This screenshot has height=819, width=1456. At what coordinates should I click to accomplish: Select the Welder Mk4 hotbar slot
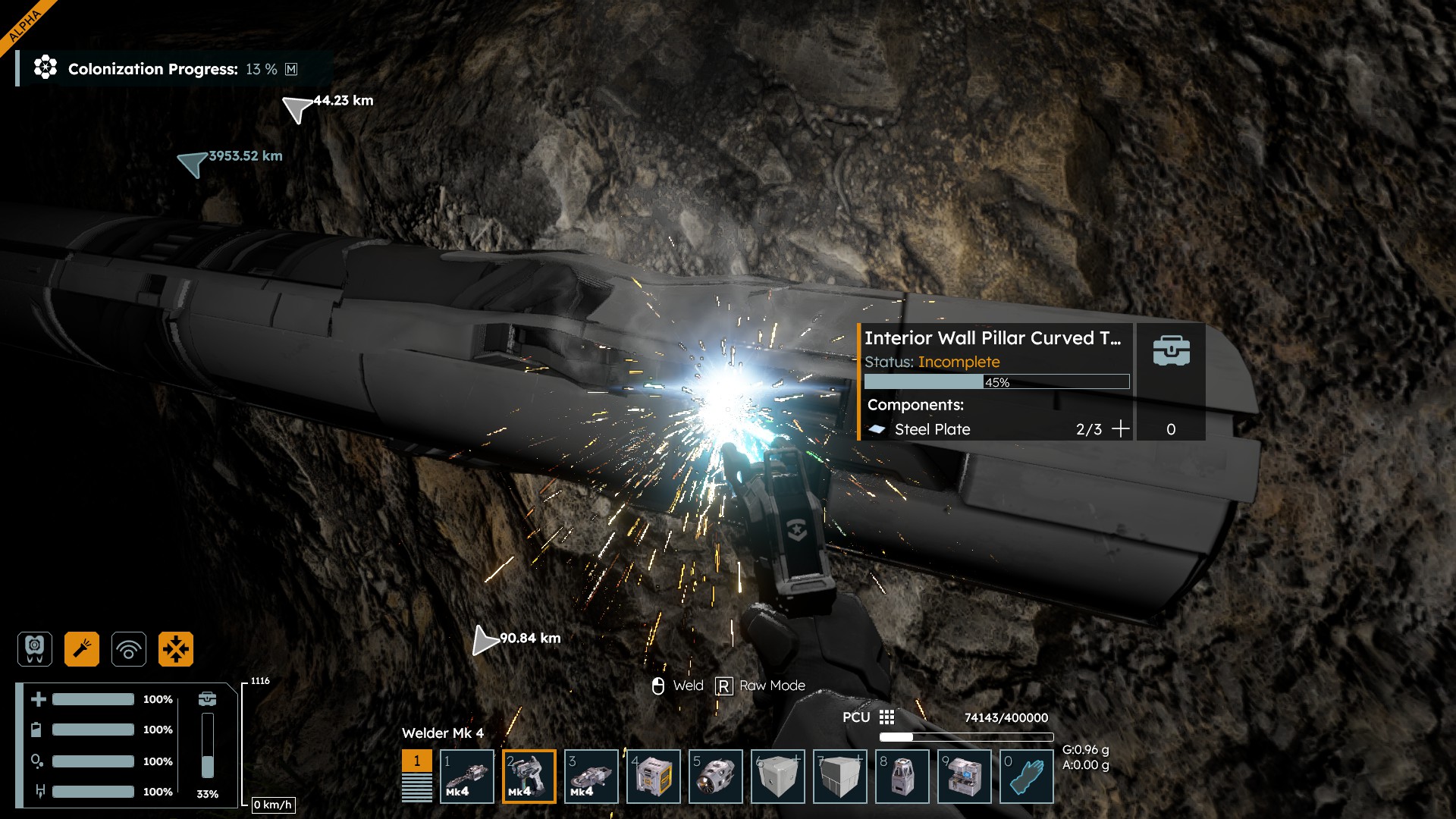point(529,777)
